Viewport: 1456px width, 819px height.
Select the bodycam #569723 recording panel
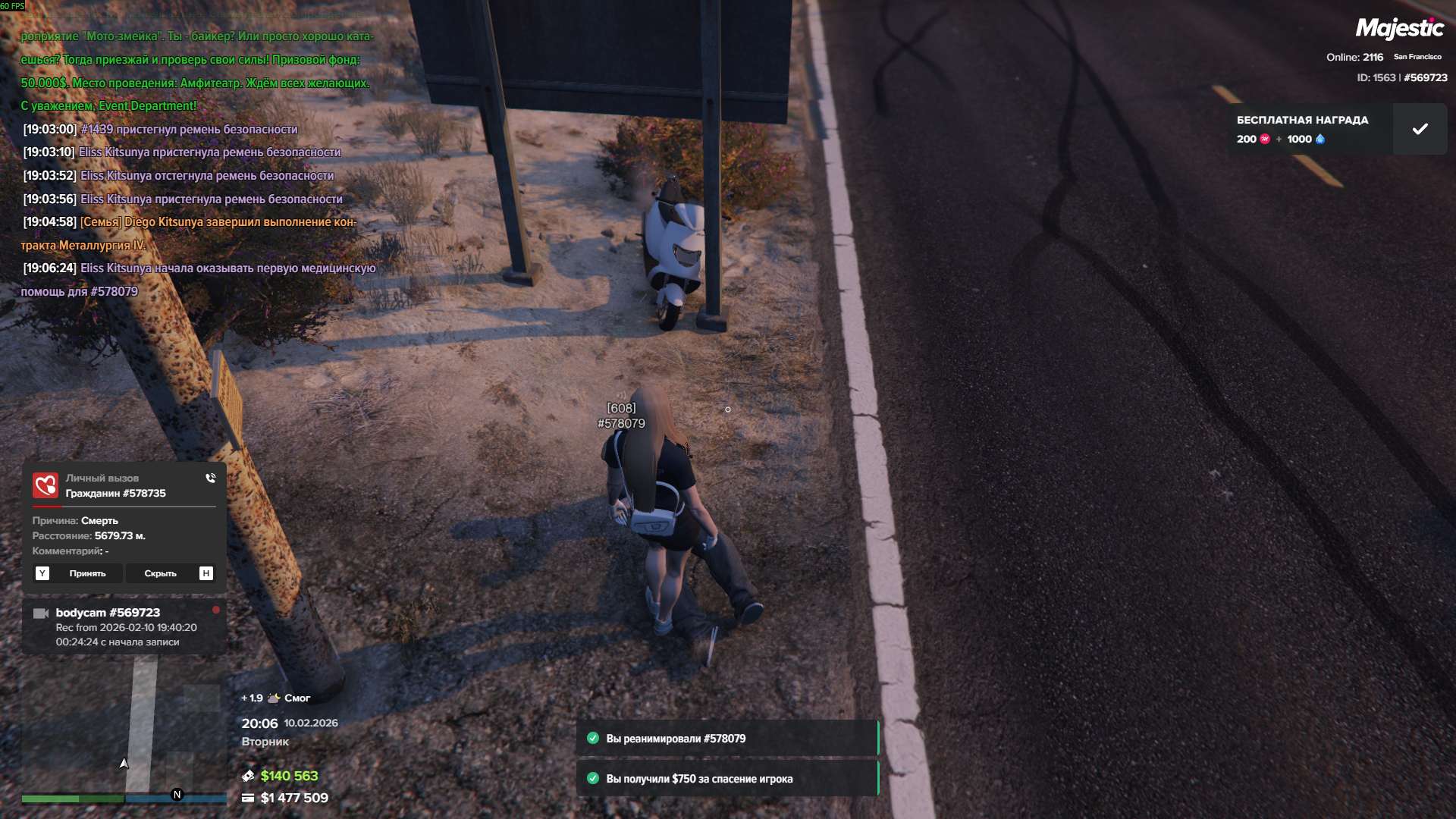(x=124, y=626)
